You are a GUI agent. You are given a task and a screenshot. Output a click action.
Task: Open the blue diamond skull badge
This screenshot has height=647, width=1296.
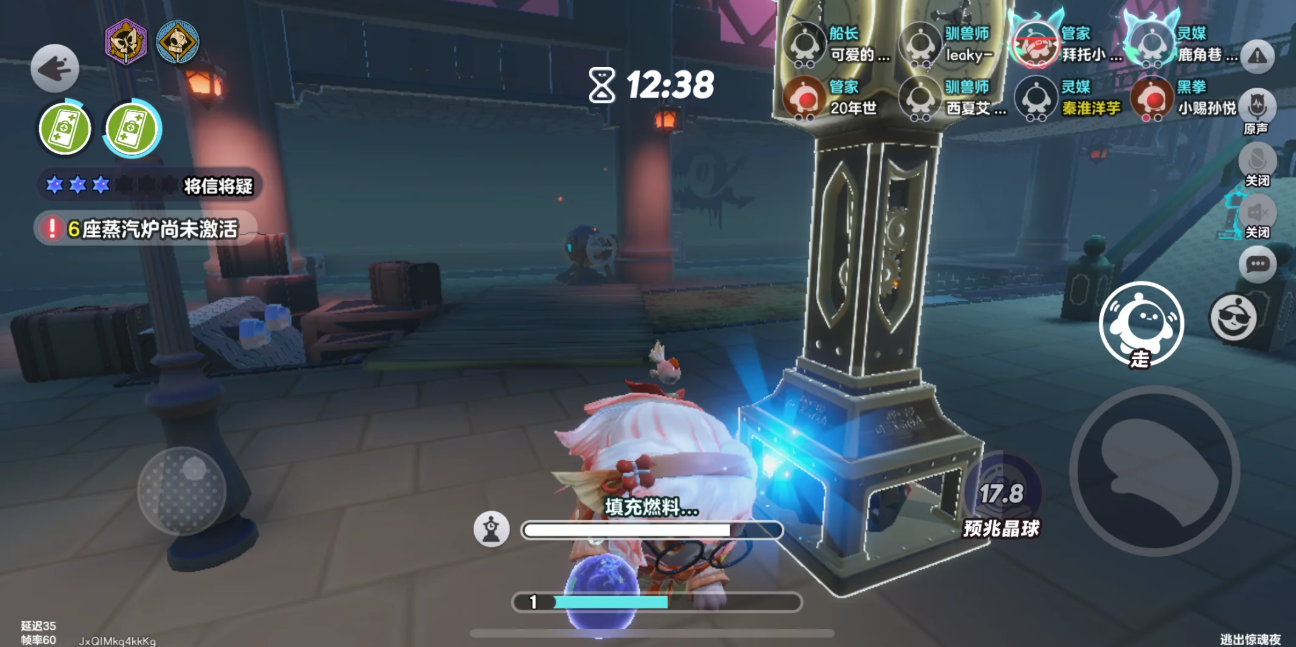(x=177, y=42)
